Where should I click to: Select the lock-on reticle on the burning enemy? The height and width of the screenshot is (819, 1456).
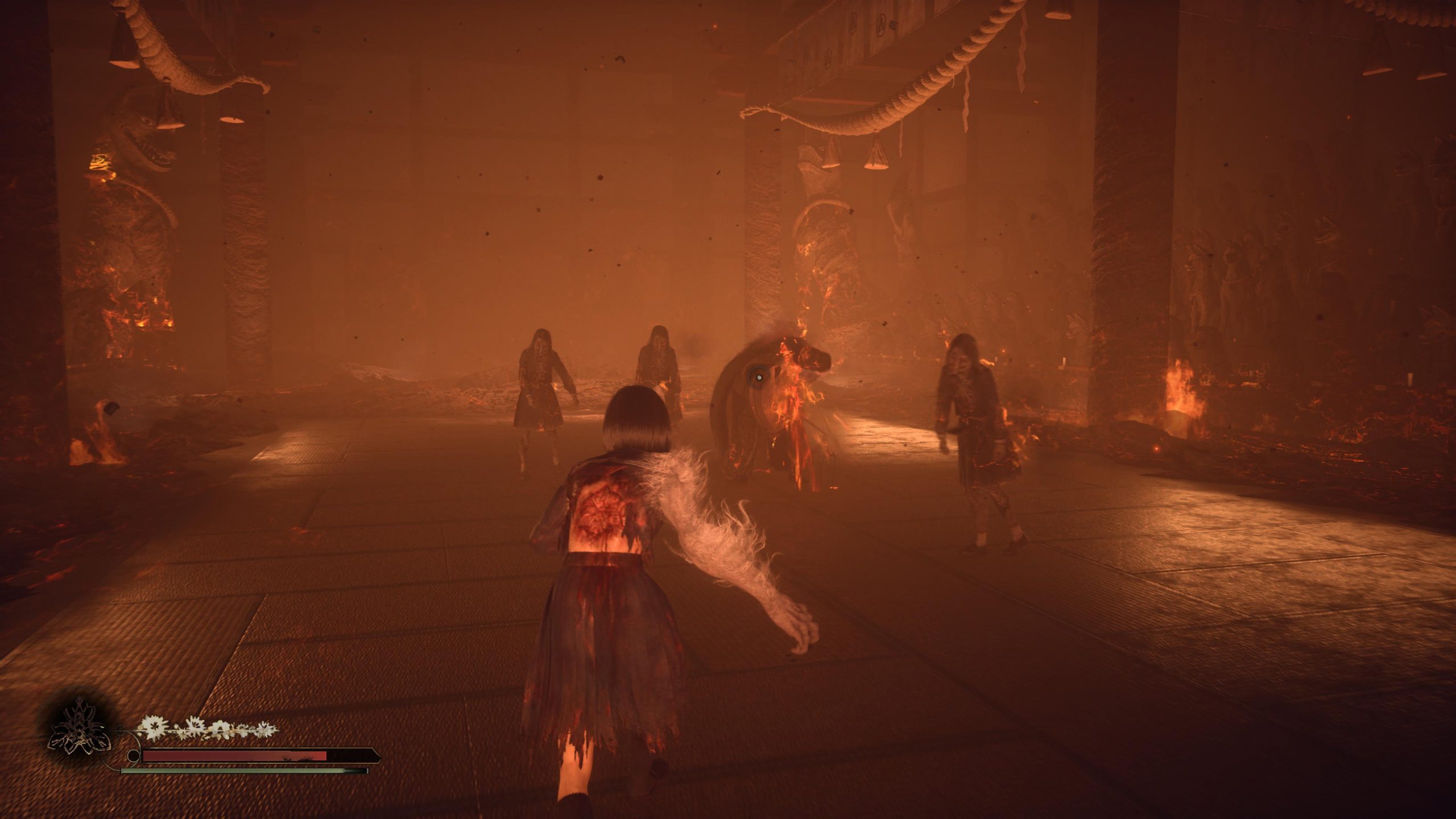(759, 377)
